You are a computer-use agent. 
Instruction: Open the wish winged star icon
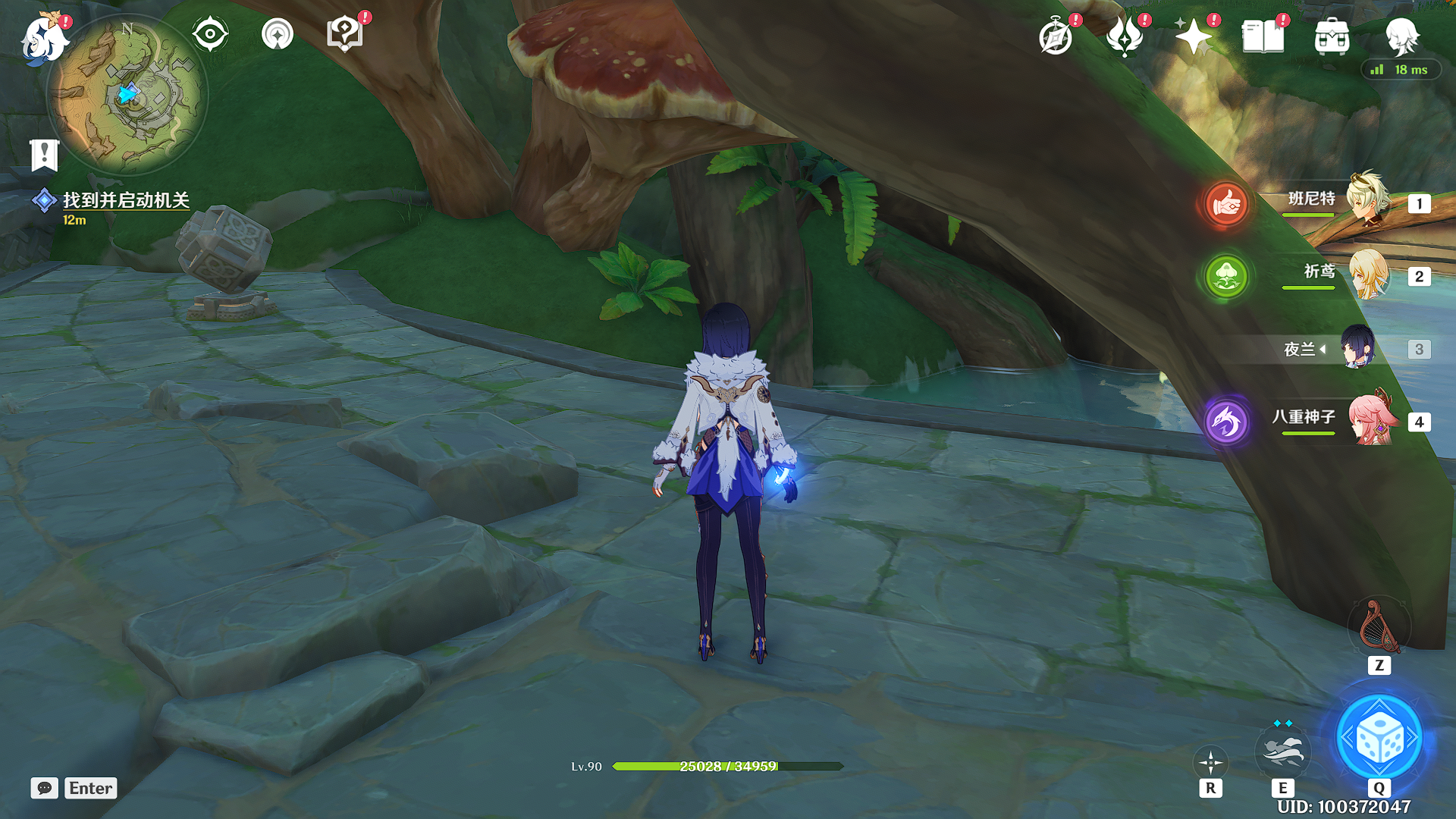click(x=1125, y=36)
